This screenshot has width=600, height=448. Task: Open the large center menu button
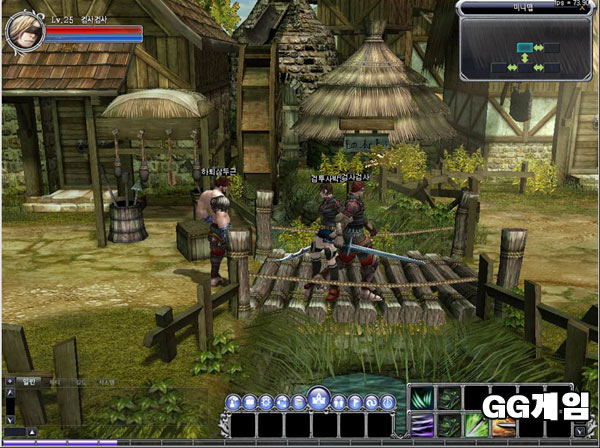[318, 398]
